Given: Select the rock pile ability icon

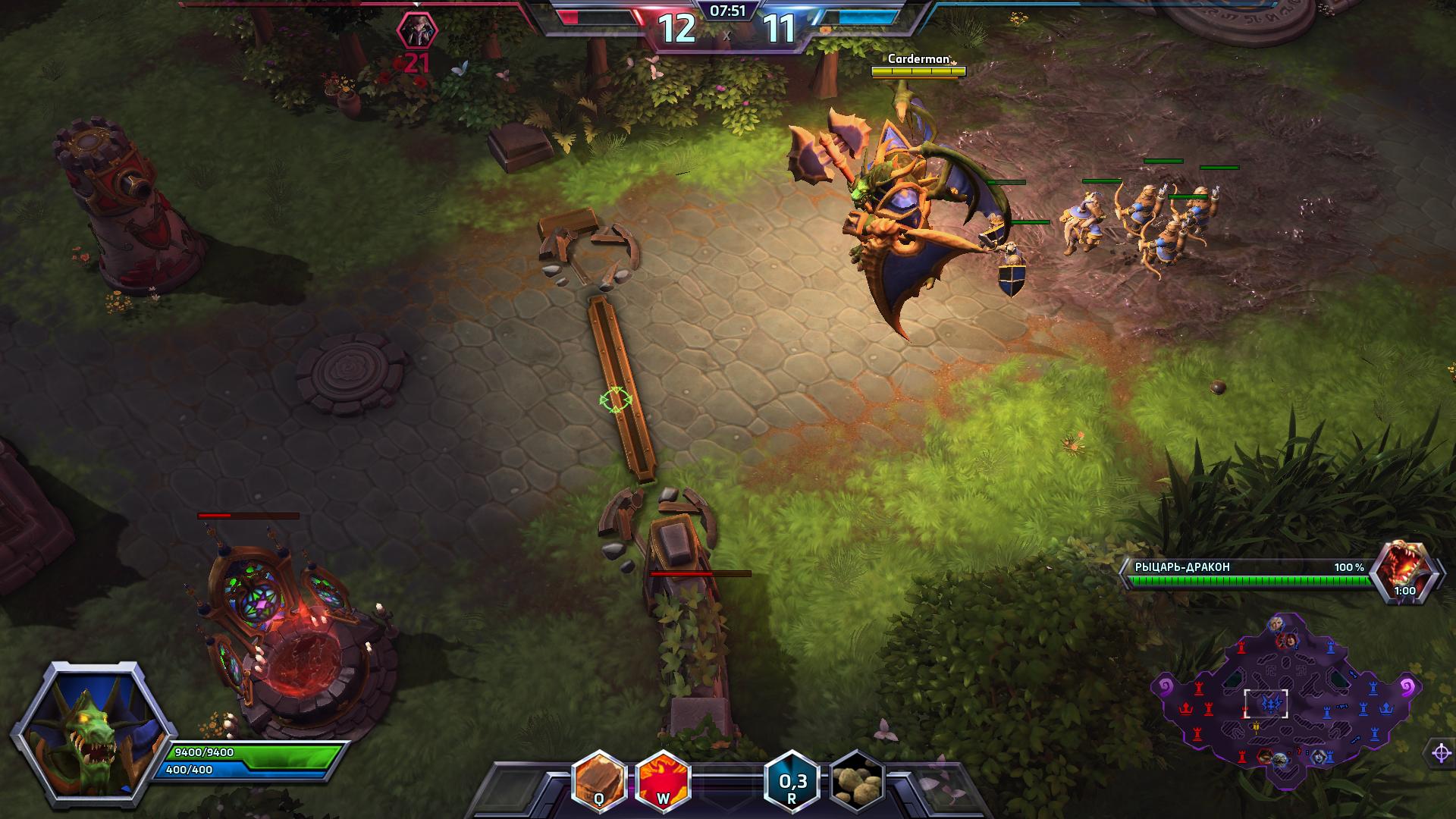Looking at the screenshot, I should tap(858, 780).
